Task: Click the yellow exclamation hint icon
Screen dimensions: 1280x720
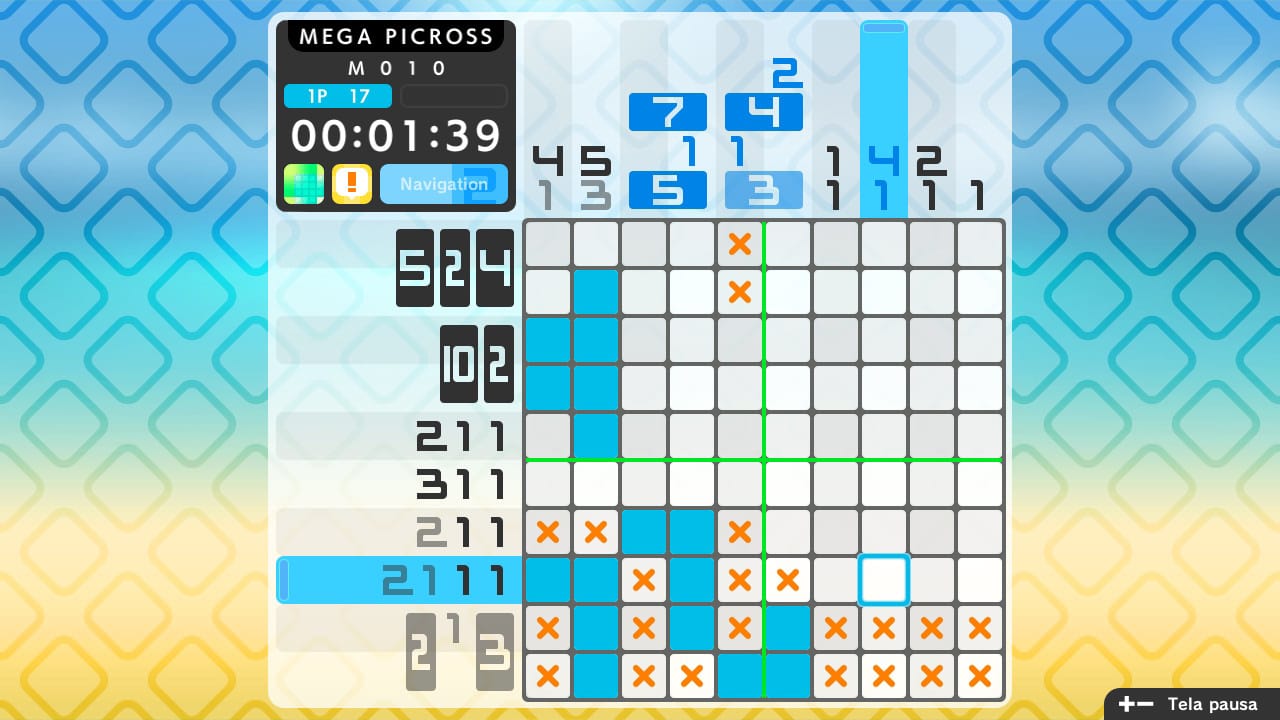Action: coord(352,184)
